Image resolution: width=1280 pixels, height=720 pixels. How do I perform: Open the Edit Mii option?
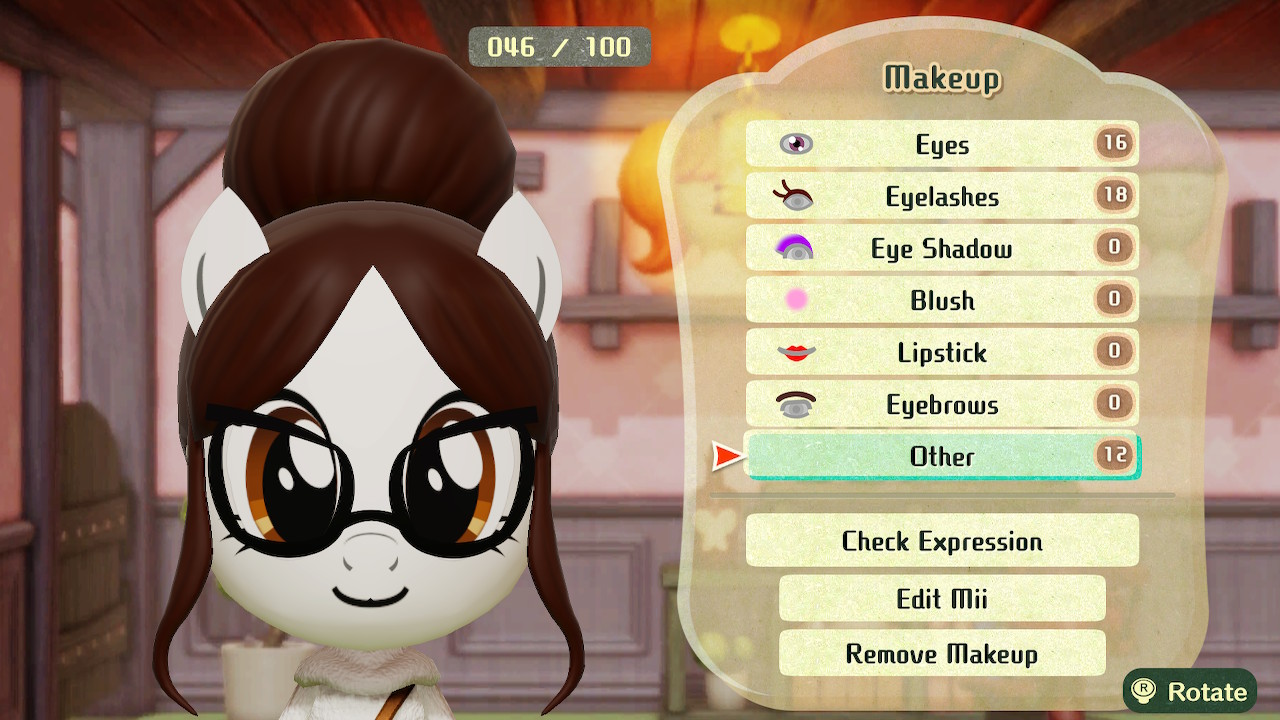click(942, 598)
